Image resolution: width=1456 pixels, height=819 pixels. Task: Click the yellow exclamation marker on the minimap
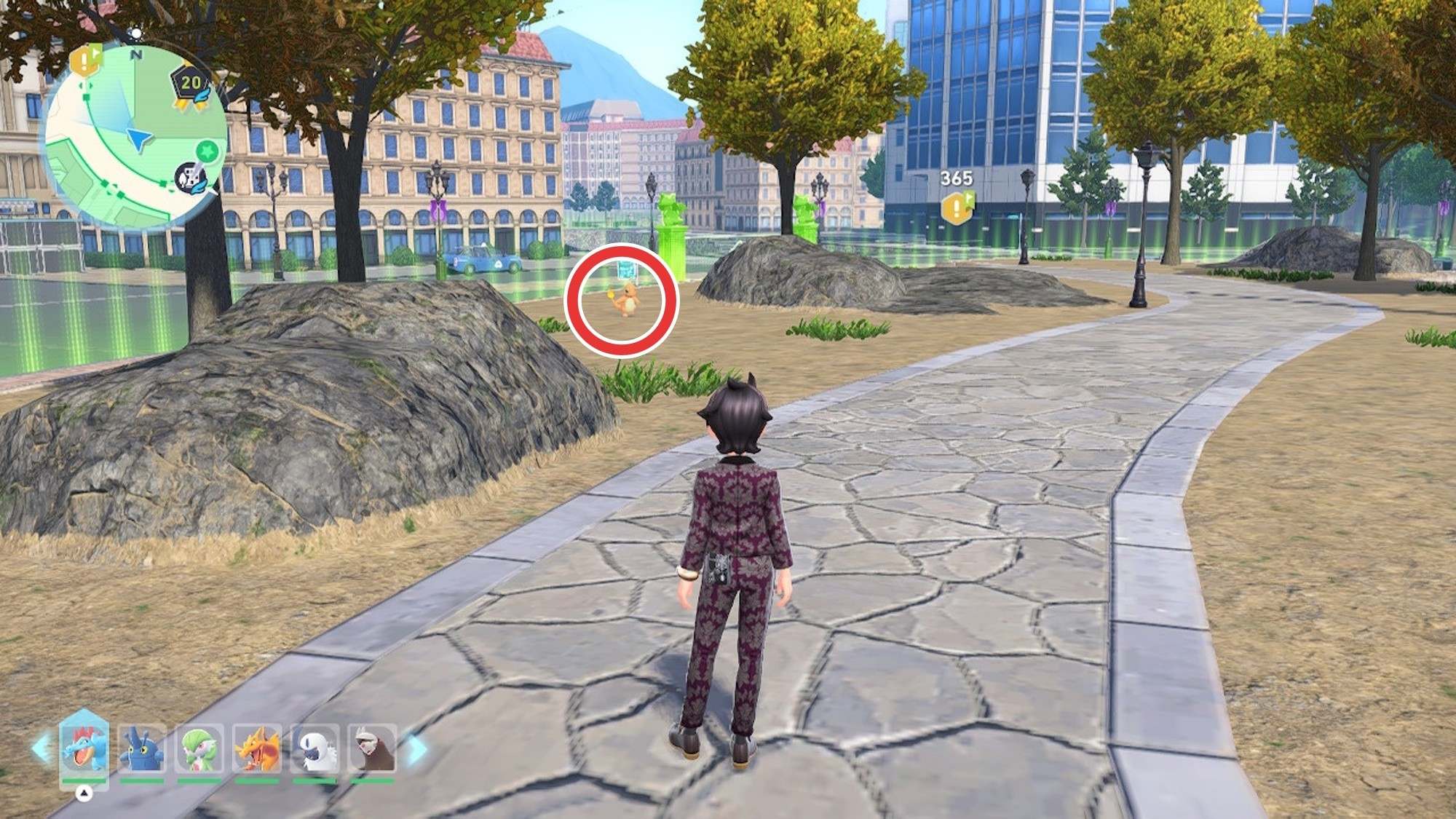point(87,61)
